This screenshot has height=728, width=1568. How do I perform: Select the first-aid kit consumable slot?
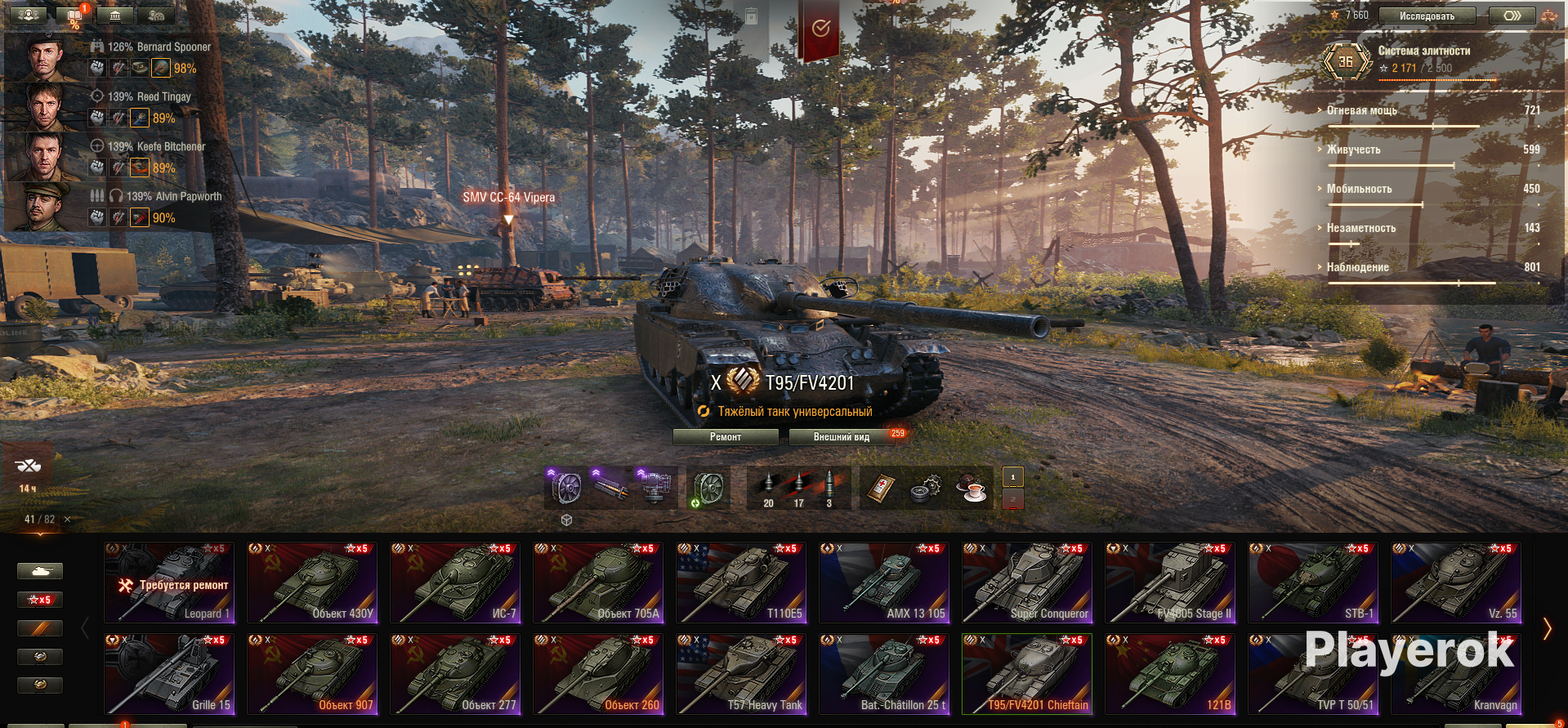[881, 488]
